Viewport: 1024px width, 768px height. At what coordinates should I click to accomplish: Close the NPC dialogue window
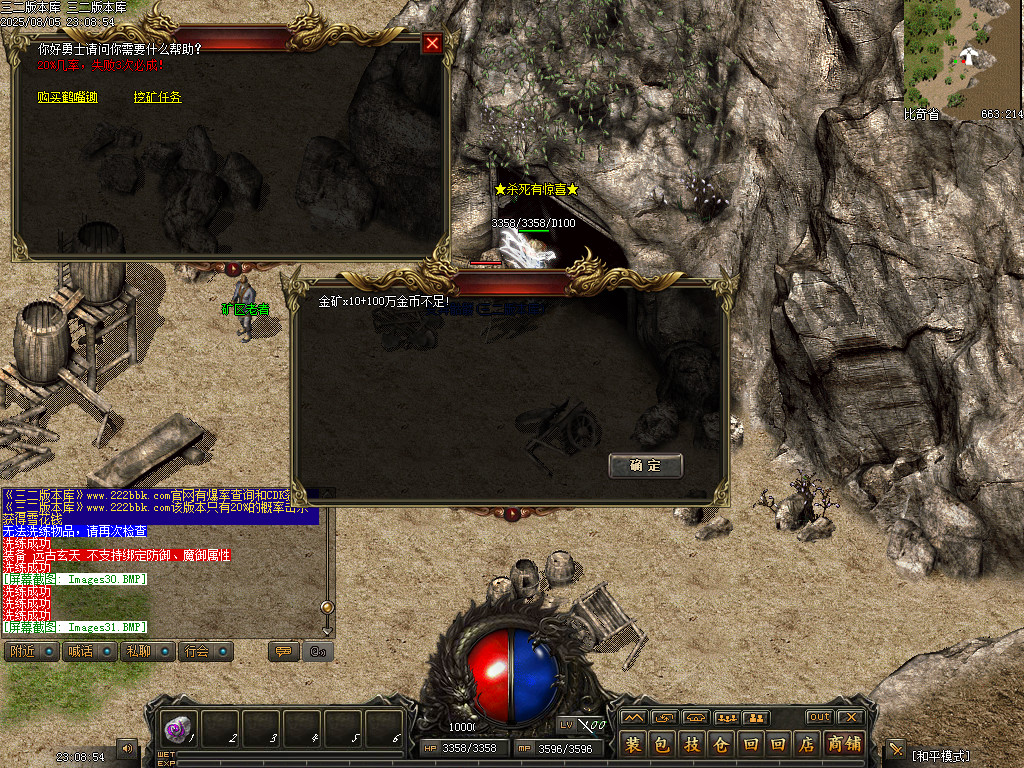click(x=432, y=43)
